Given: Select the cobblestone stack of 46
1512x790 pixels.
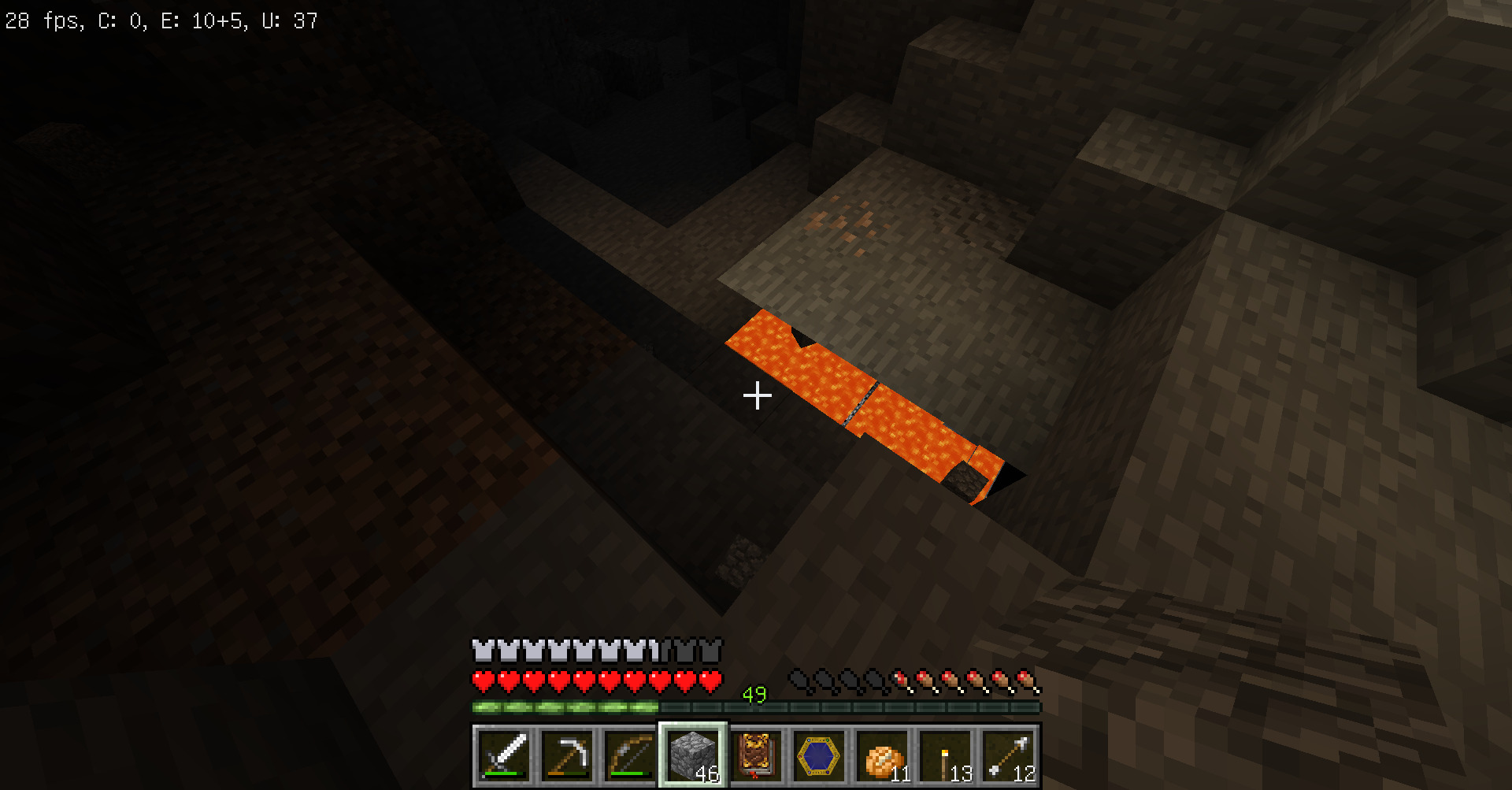Looking at the screenshot, I should pyautogui.click(x=693, y=755).
